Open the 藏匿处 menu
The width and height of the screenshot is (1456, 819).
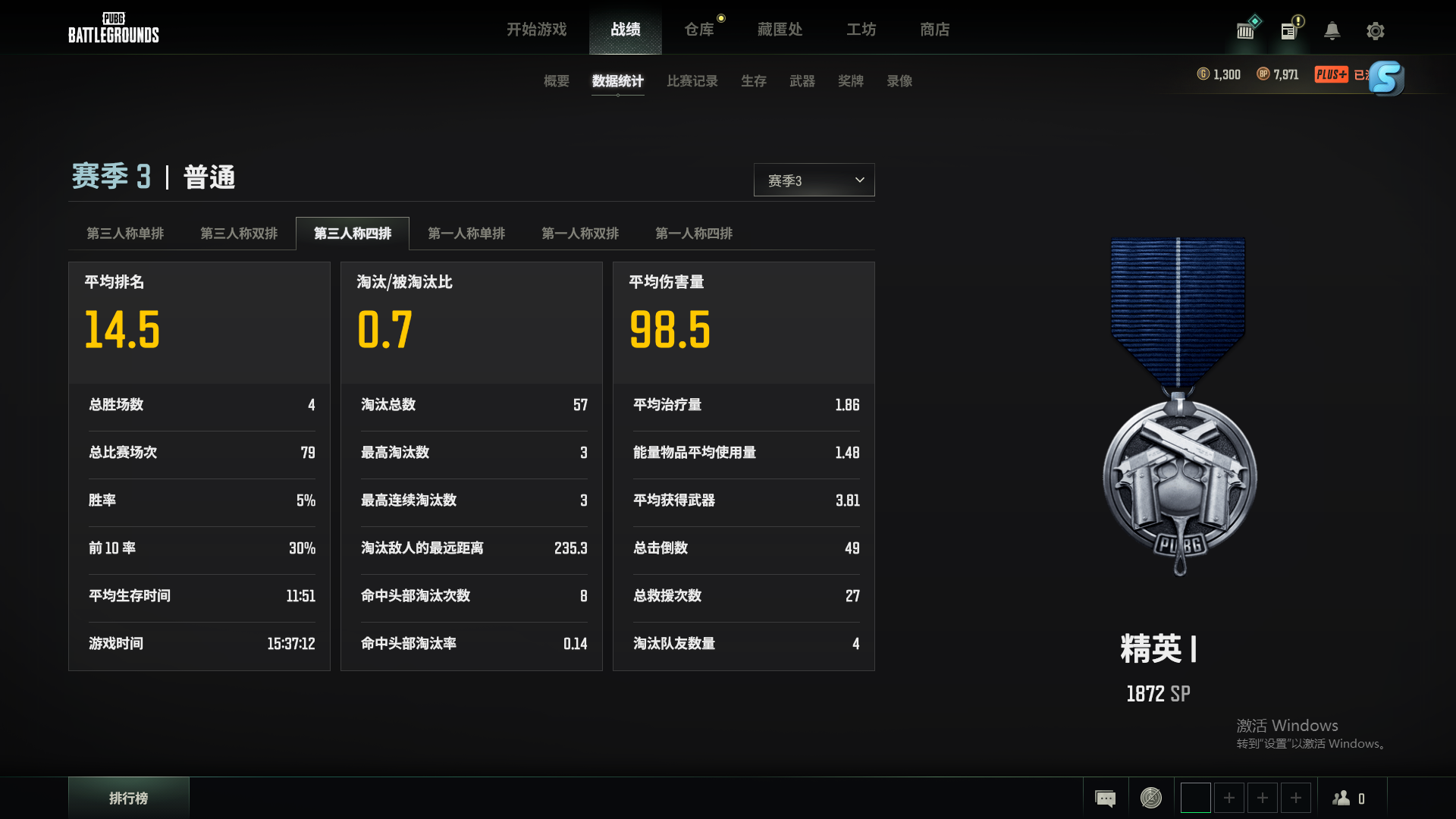[780, 30]
